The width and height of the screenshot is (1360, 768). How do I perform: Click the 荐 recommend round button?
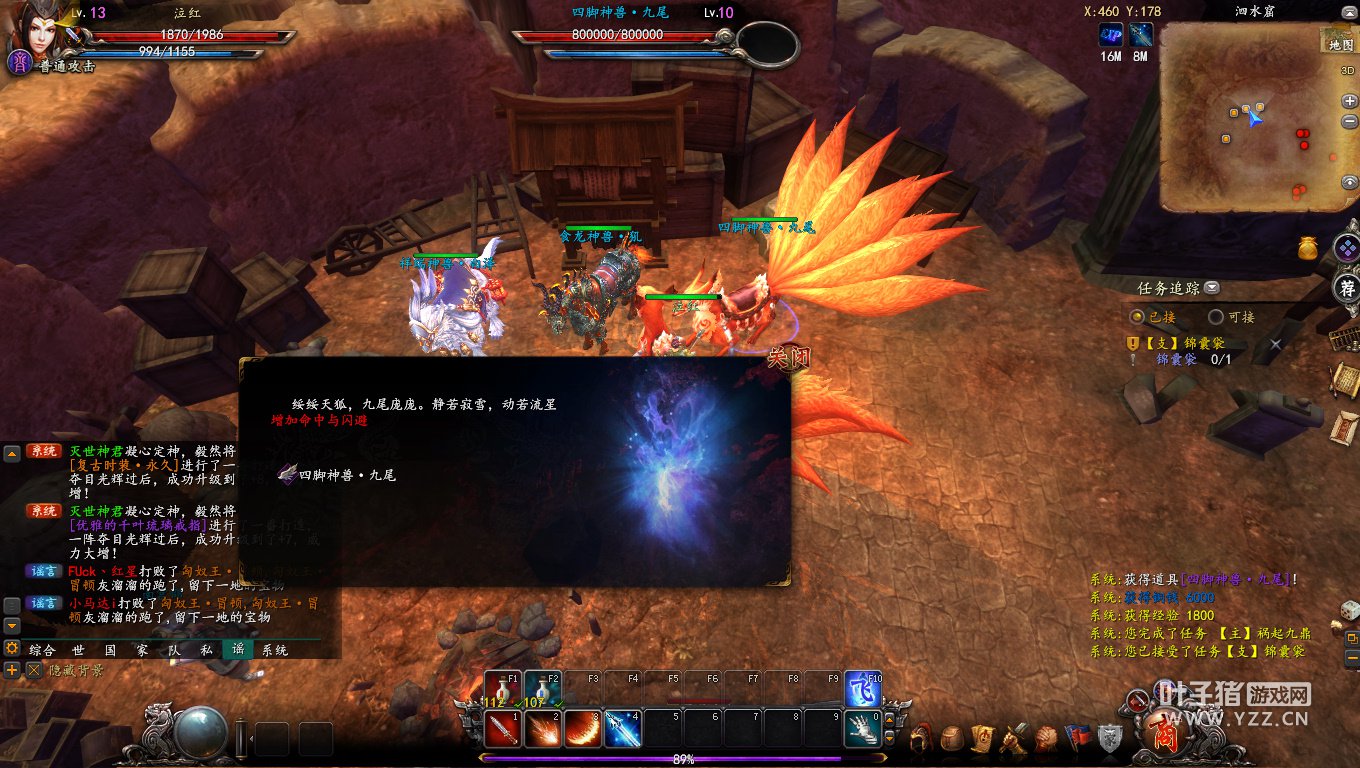1348,288
